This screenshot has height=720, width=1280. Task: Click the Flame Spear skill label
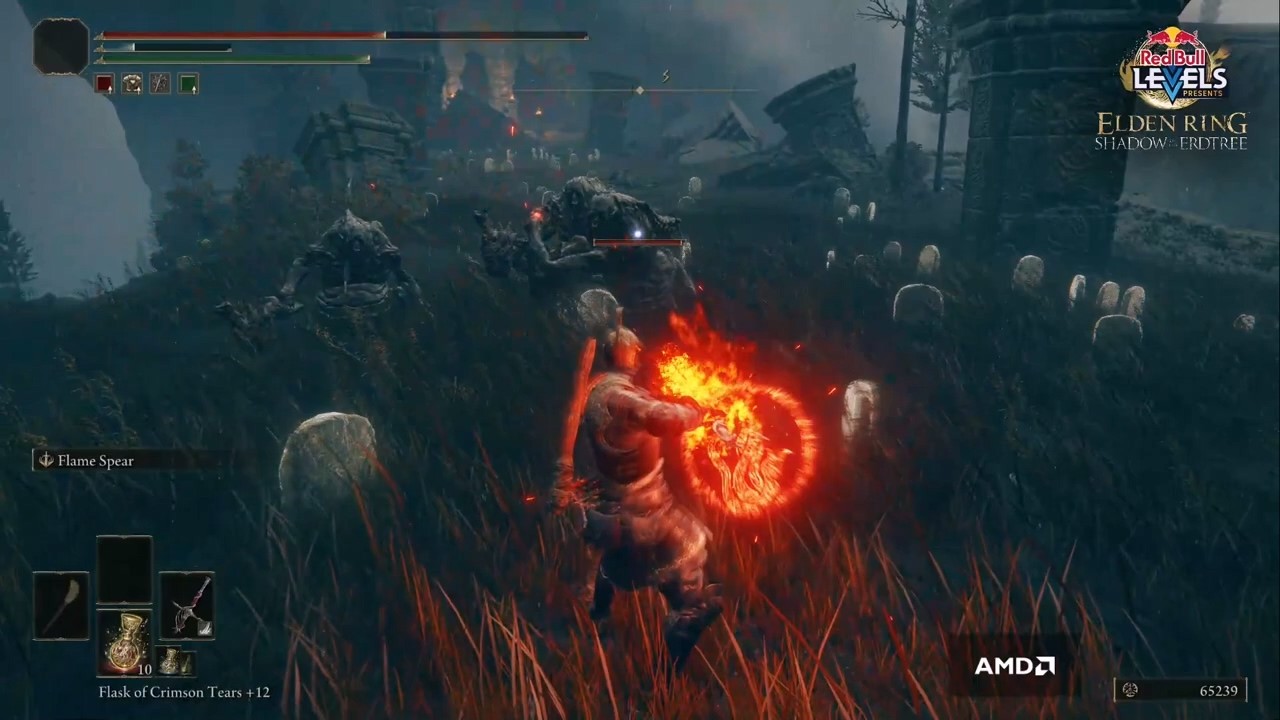tap(96, 461)
